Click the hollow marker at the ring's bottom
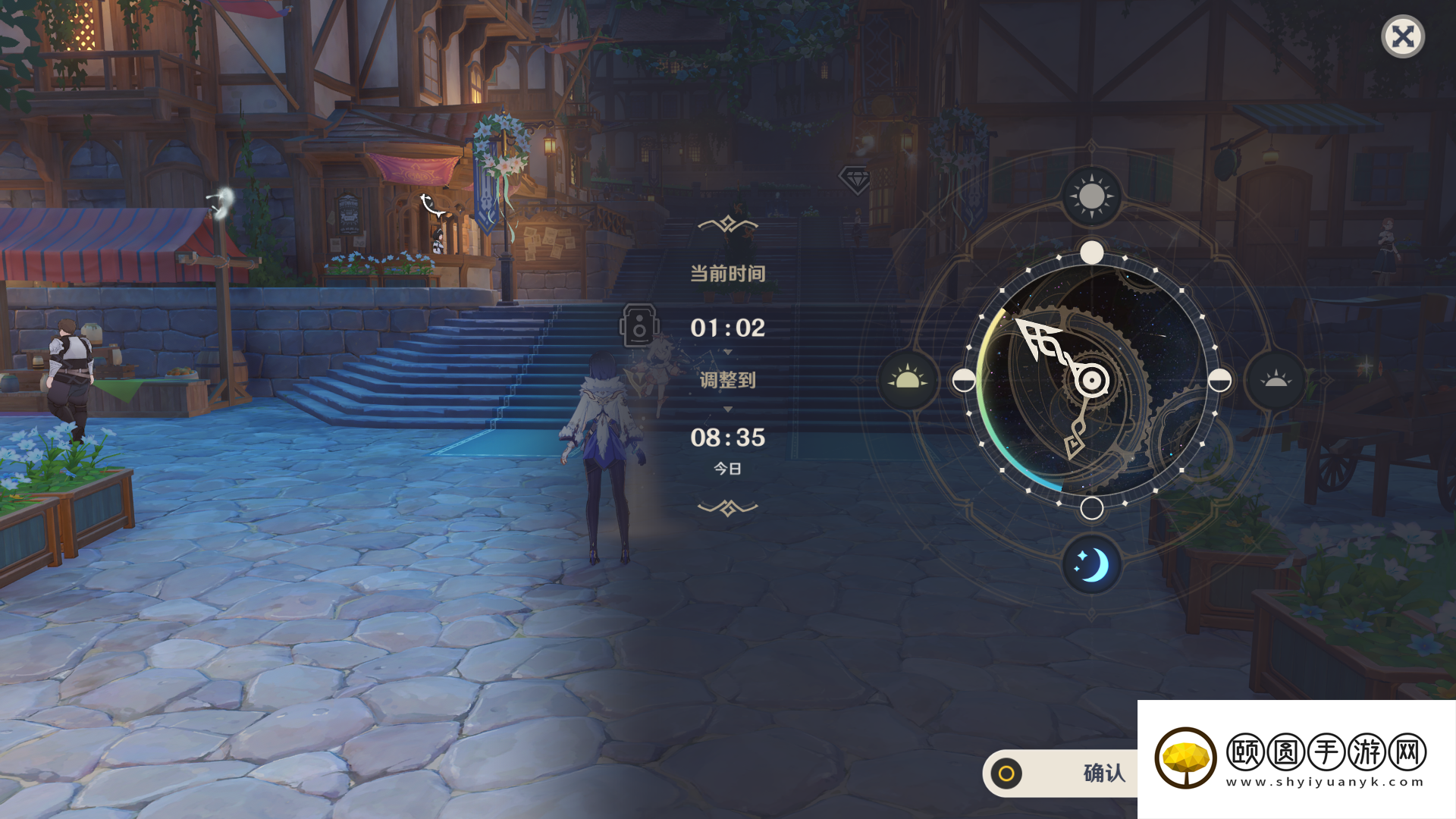The height and width of the screenshot is (819, 1456). point(1091,508)
